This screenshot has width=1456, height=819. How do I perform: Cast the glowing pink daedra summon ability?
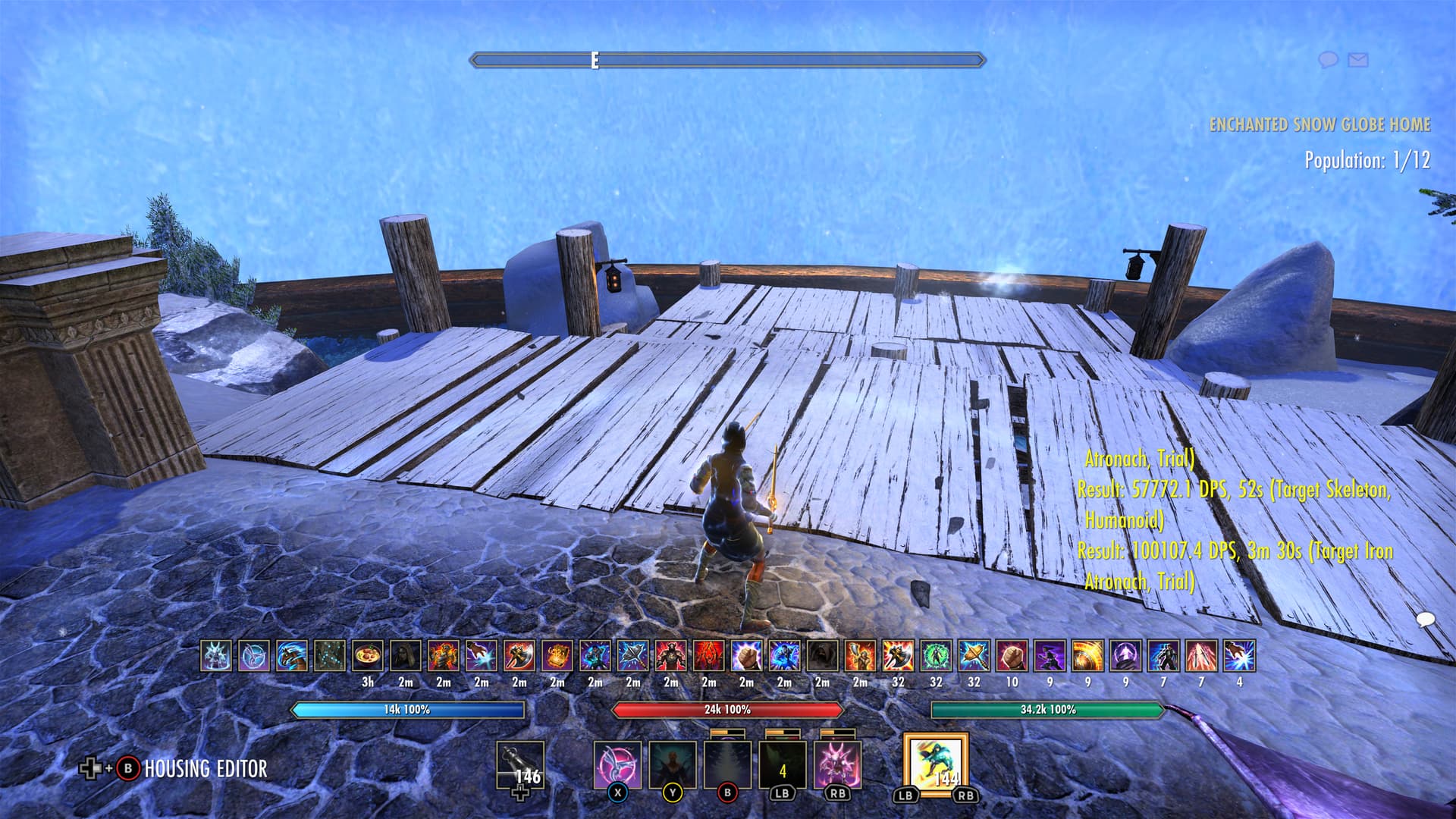837,765
